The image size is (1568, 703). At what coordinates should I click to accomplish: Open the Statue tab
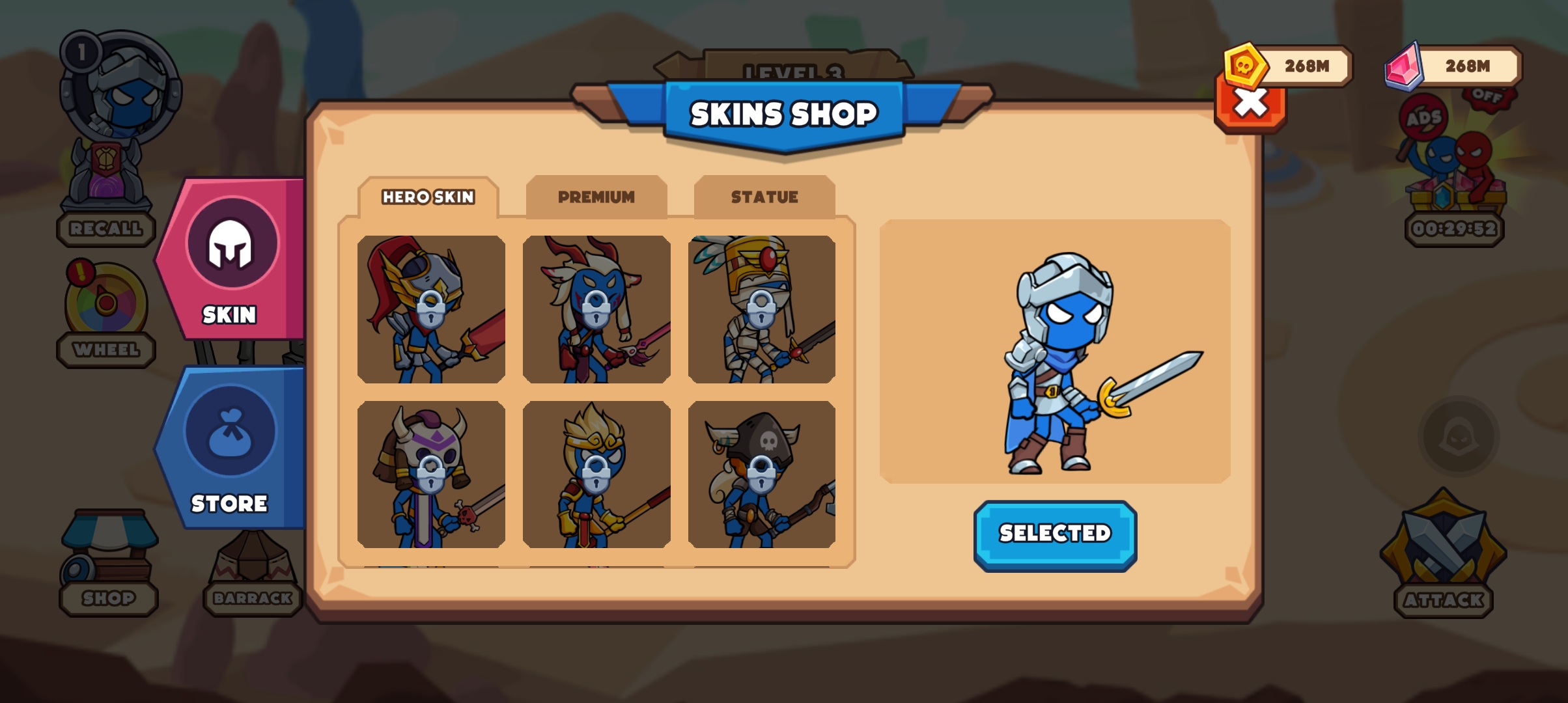pyautogui.click(x=764, y=197)
